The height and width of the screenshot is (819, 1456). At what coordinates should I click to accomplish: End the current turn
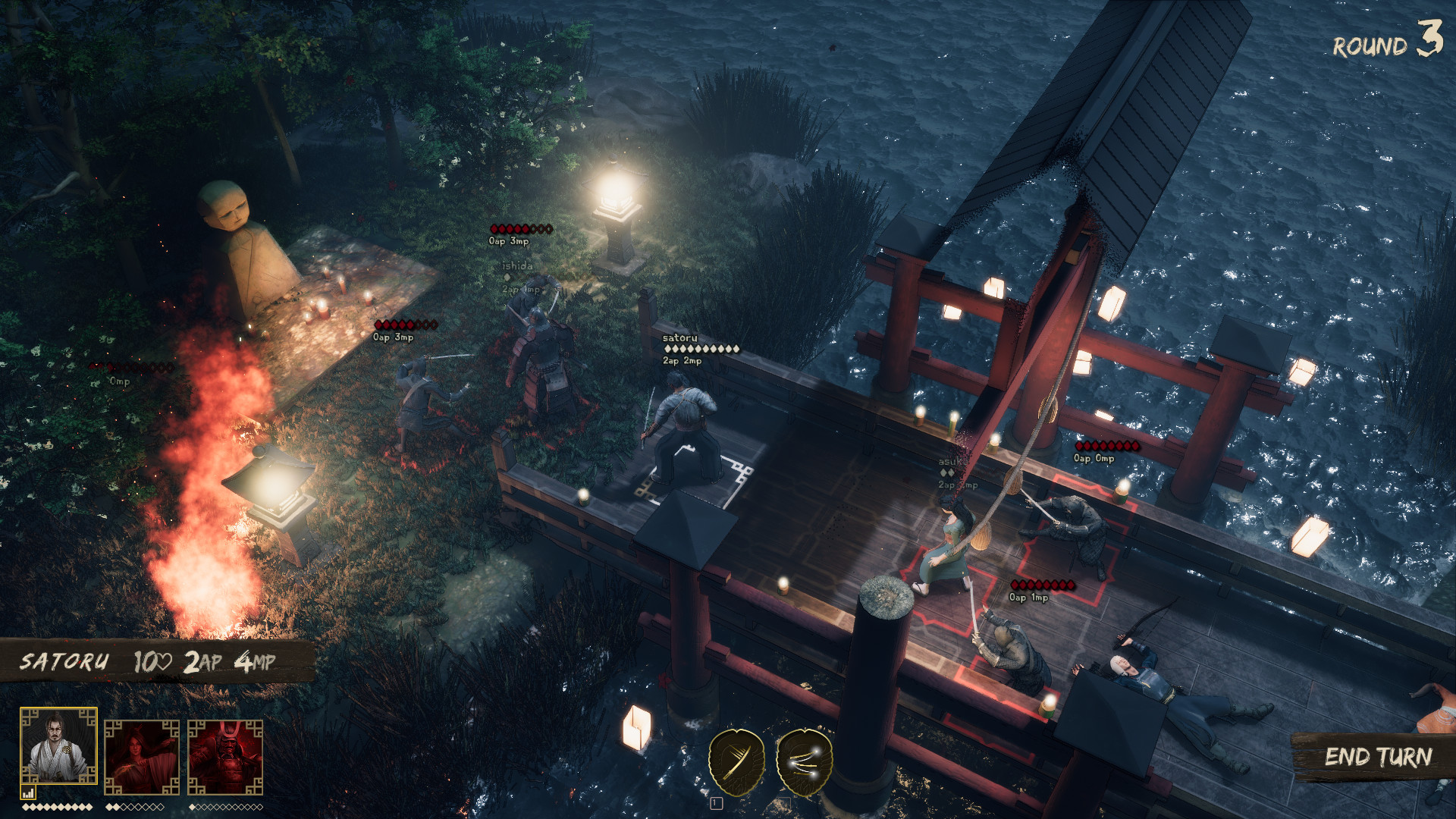[1377, 757]
